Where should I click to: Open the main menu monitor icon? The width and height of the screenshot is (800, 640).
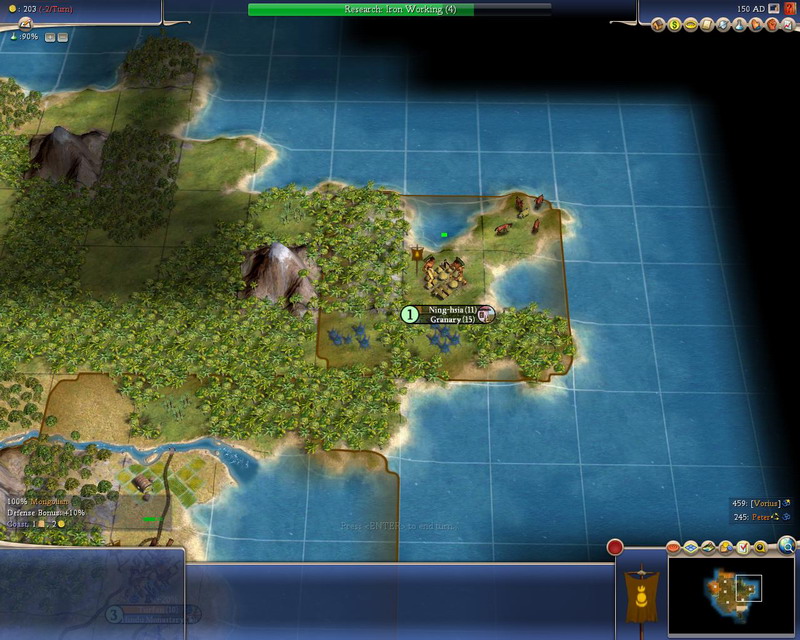[x=773, y=9]
